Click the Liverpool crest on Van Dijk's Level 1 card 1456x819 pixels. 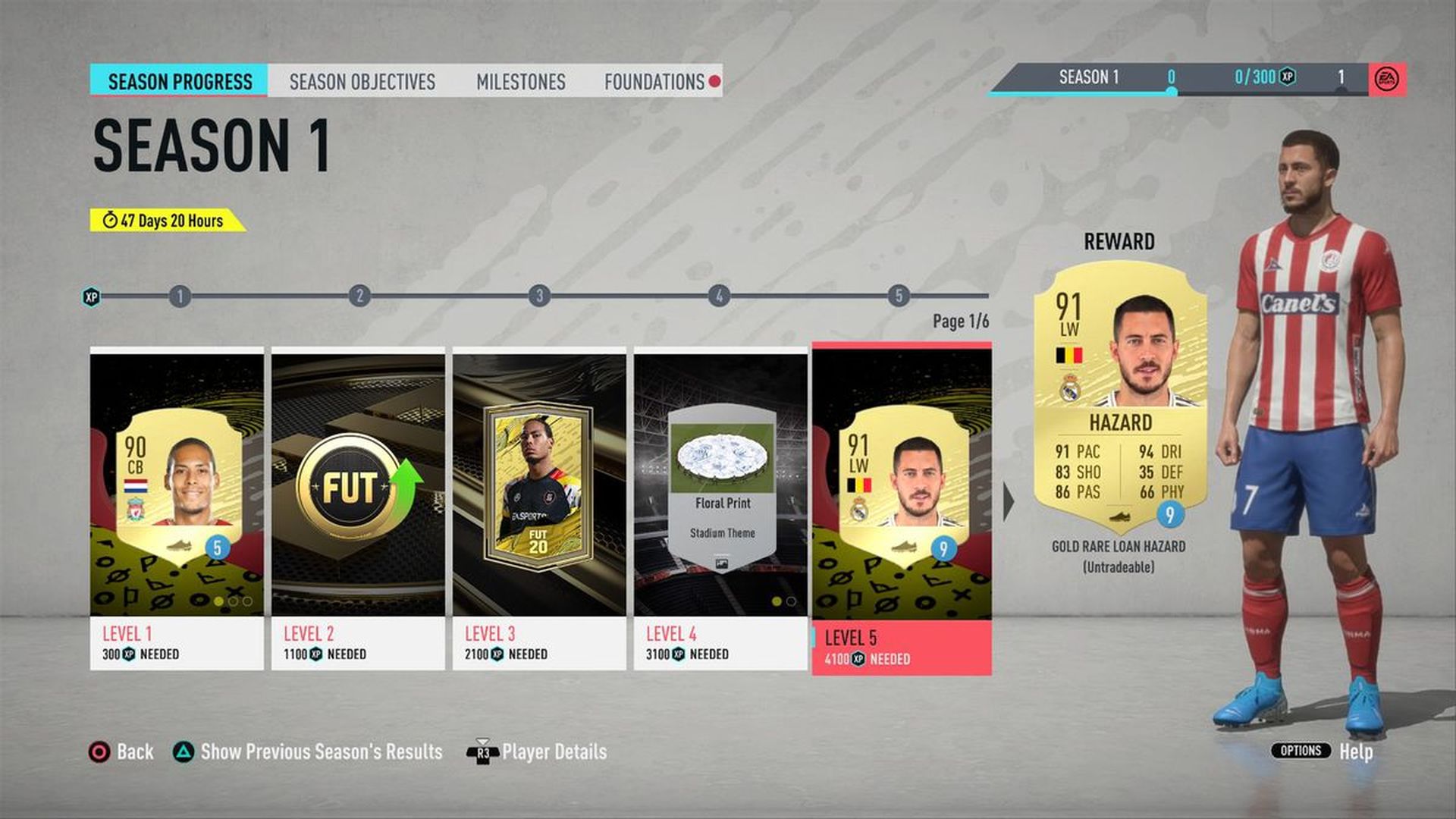pyautogui.click(x=135, y=509)
